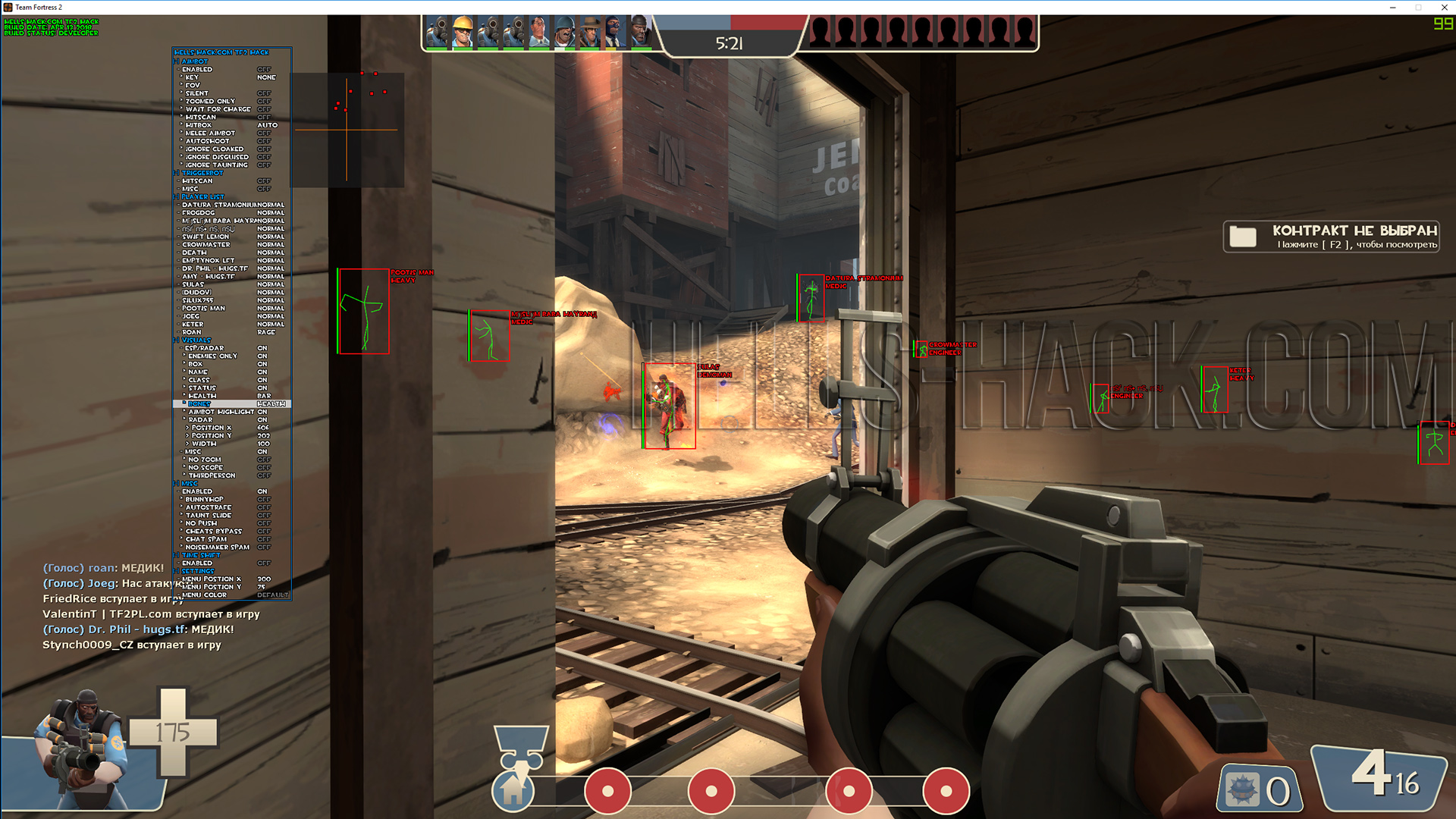Toggle BUNNYHOP on in the MISC section
The image size is (1456, 819).
click(263, 499)
